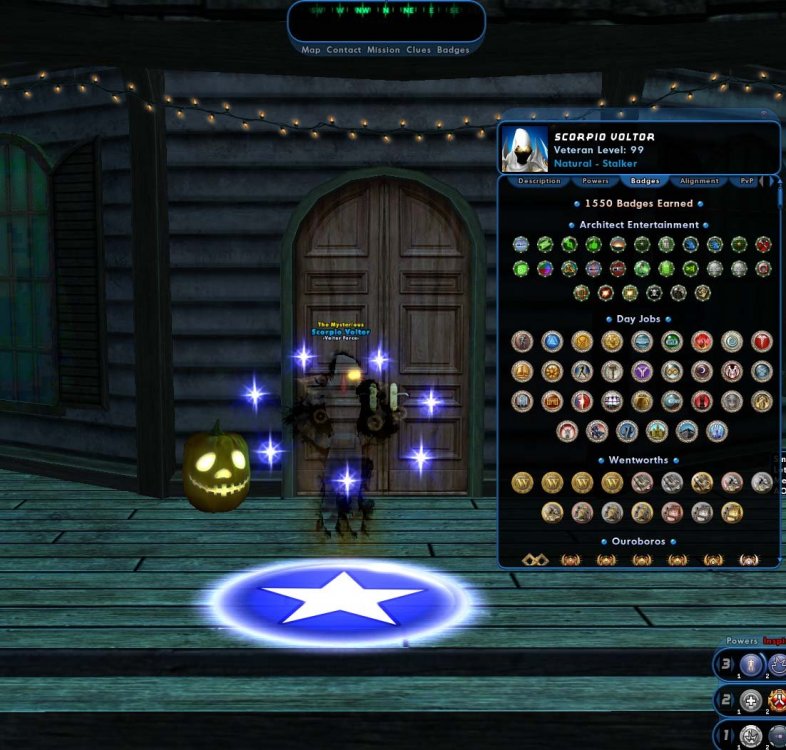786x750 pixels.
Task: Open the Map from the compass bar
Action: (311, 50)
